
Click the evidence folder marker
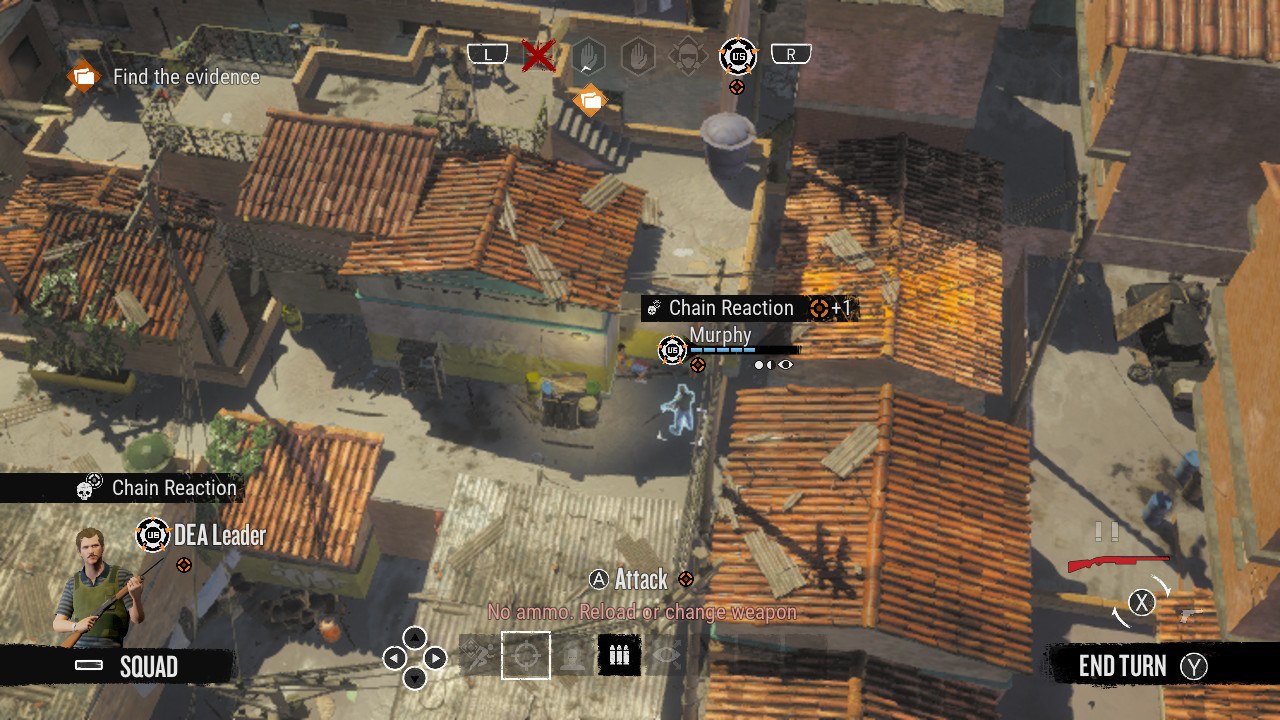click(x=590, y=99)
